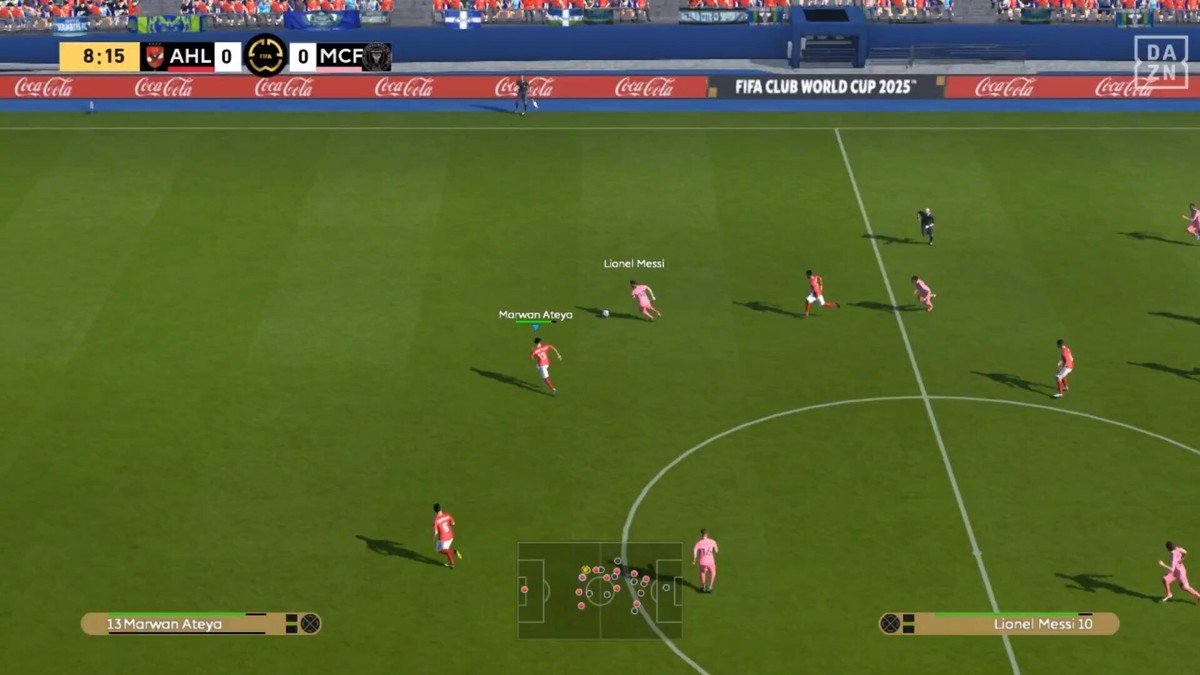Select the 13 Marwan Ateya player panel
Image resolution: width=1200 pixels, height=675 pixels.
click(200, 624)
